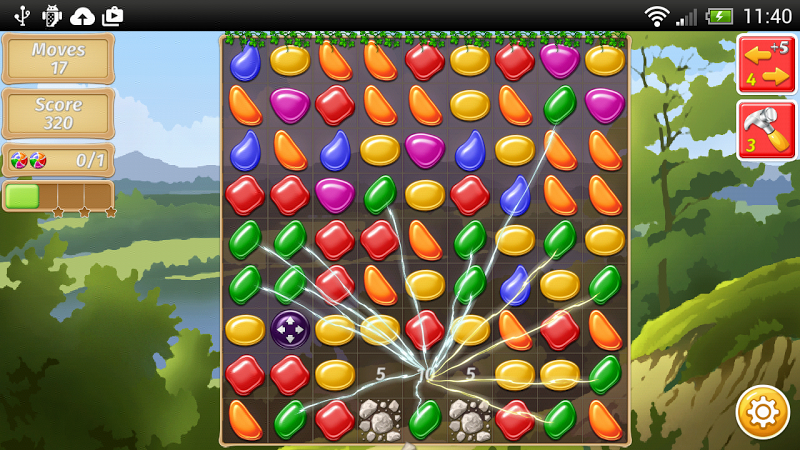The height and width of the screenshot is (450, 800).
Task: Tap the purple arrow bomb candy
Action: point(290,329)
